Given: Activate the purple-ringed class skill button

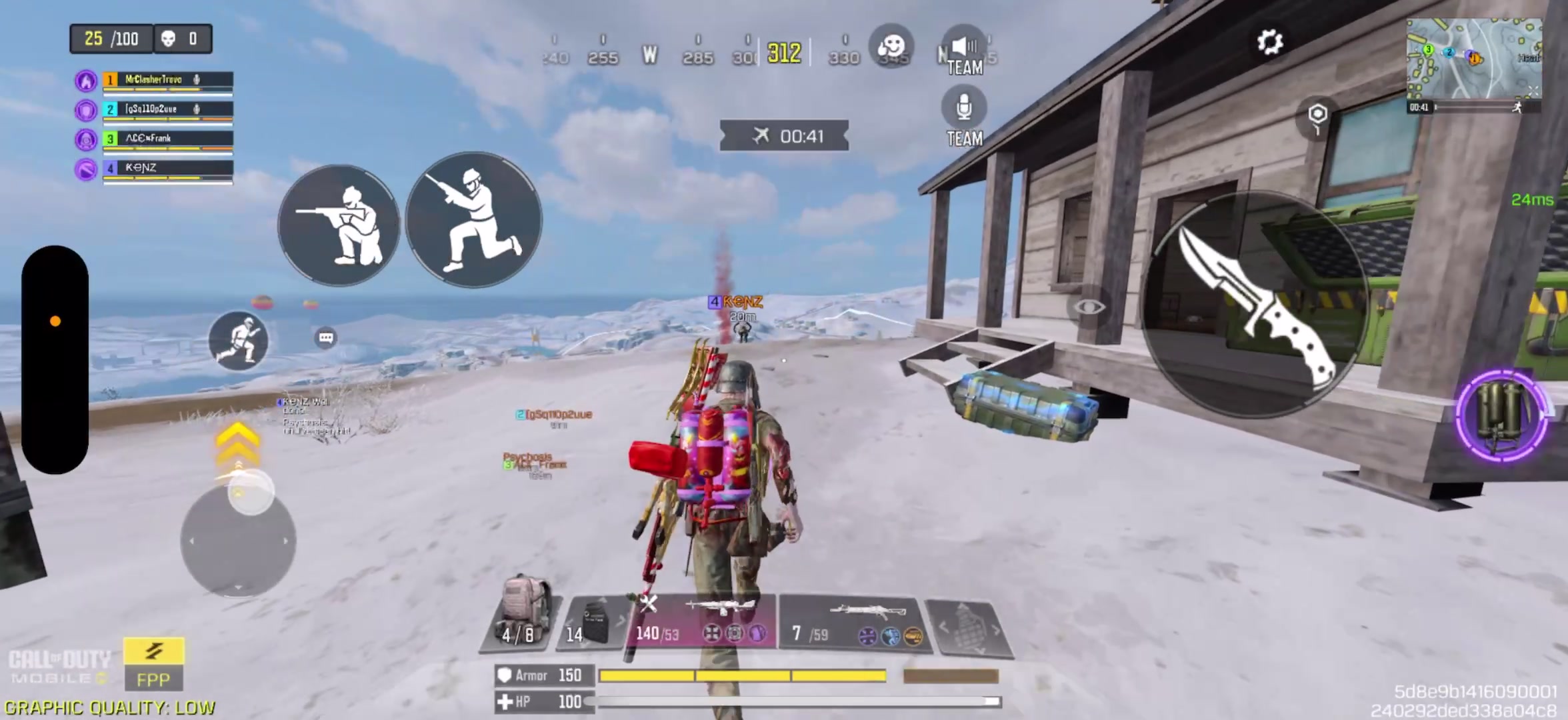Looking at the screenshot, I should [x=1501, y=415].
